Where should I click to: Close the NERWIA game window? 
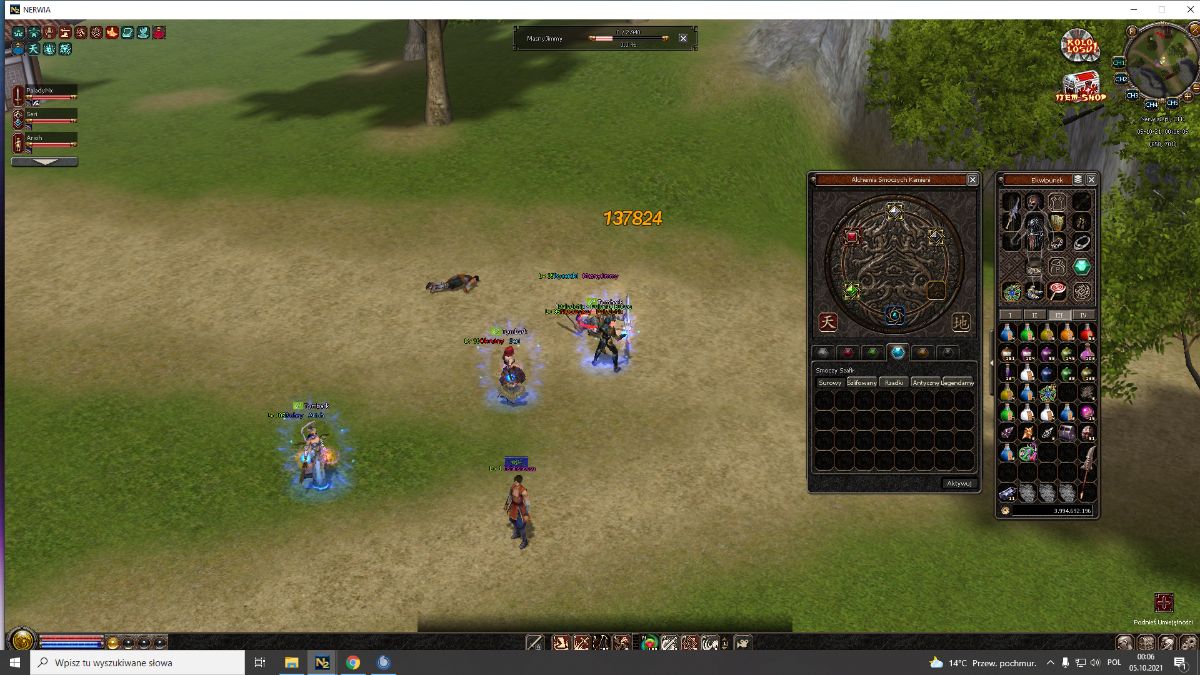point(1184,9)
